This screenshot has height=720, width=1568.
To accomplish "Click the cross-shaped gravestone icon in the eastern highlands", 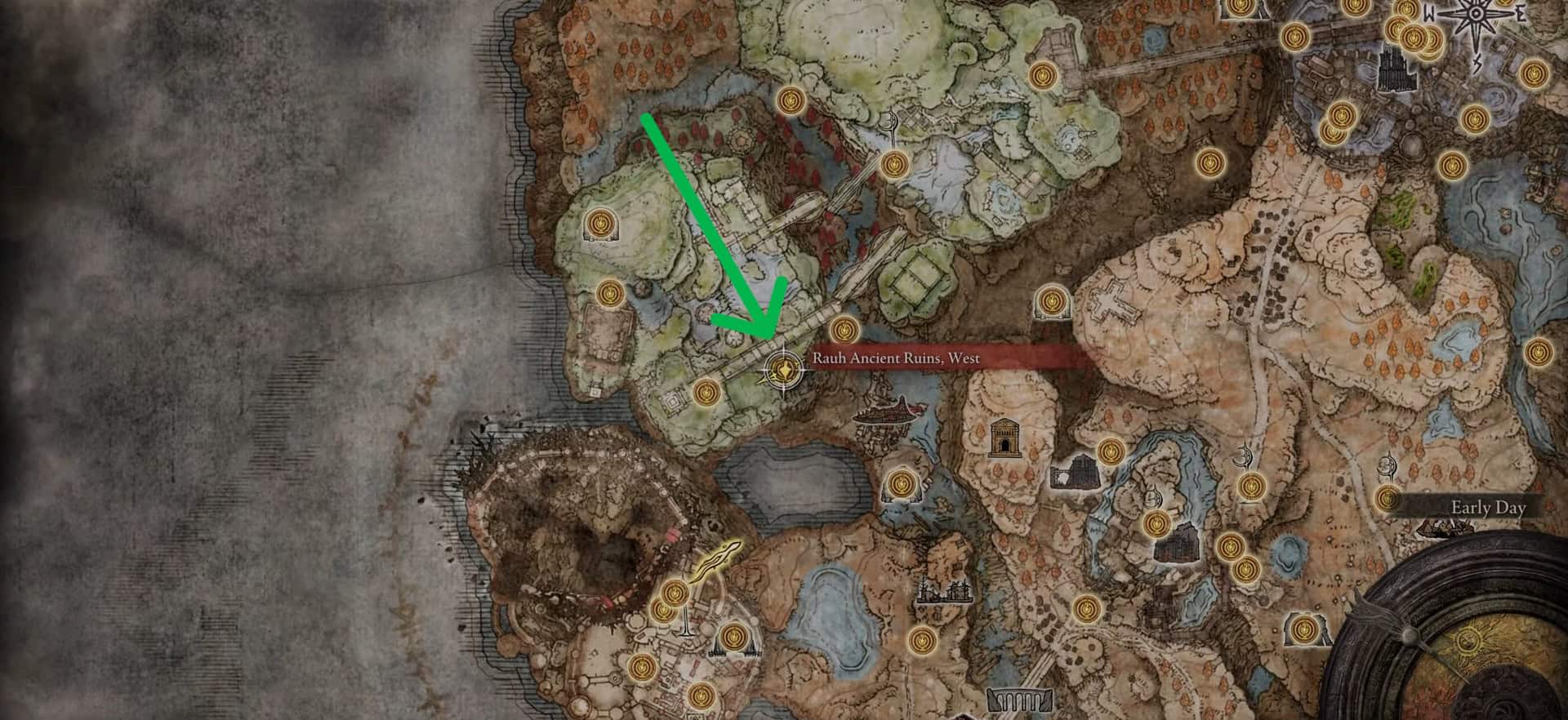I will tap(1111, 303).
